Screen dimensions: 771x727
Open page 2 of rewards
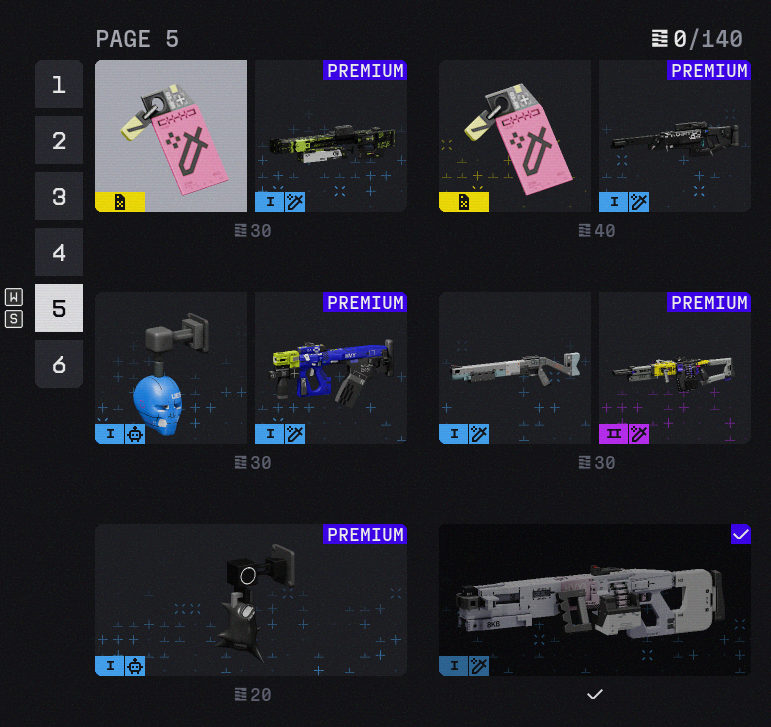59,140
